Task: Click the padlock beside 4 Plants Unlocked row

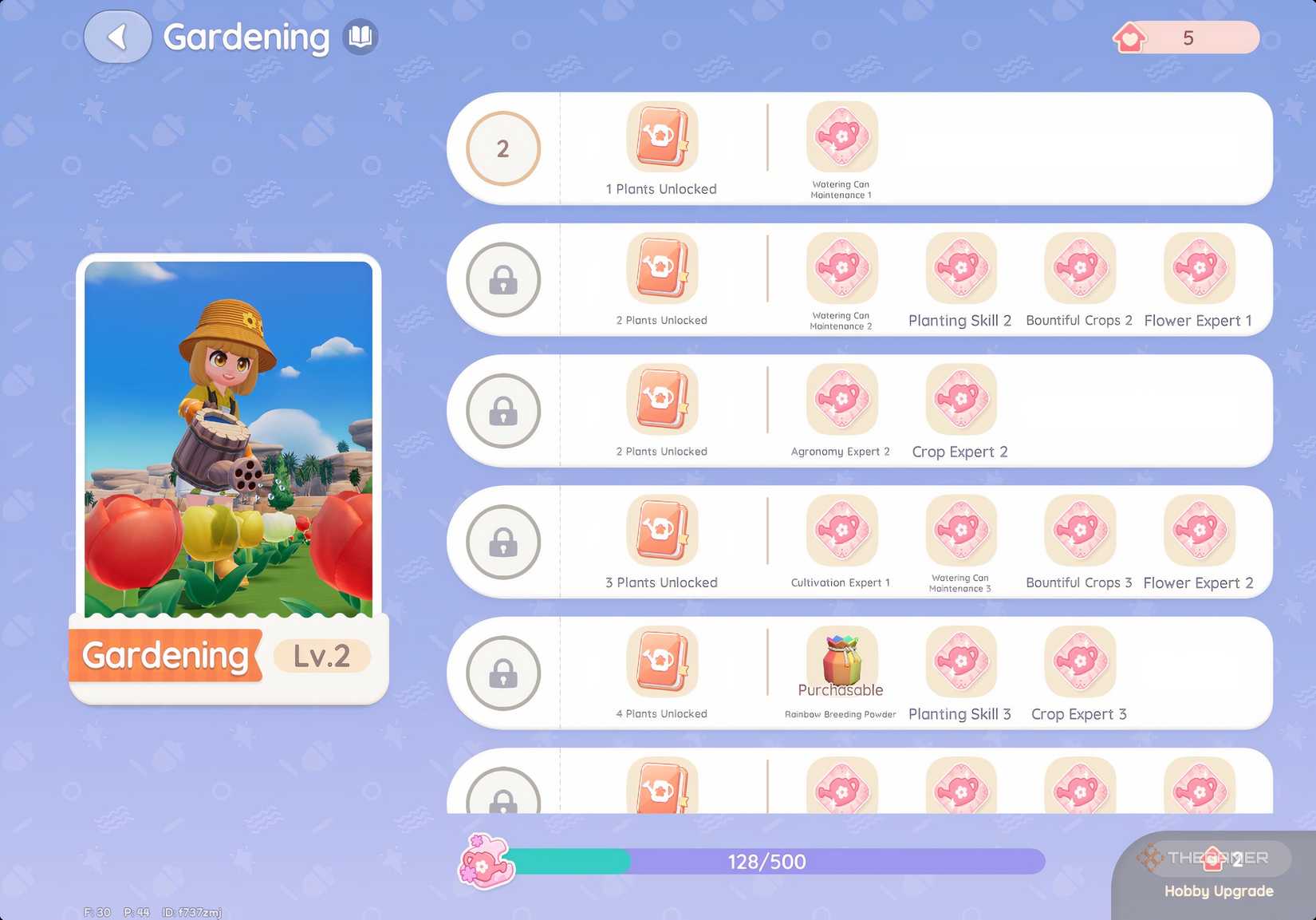Action: pyautogui.click(x=502, y=673)
